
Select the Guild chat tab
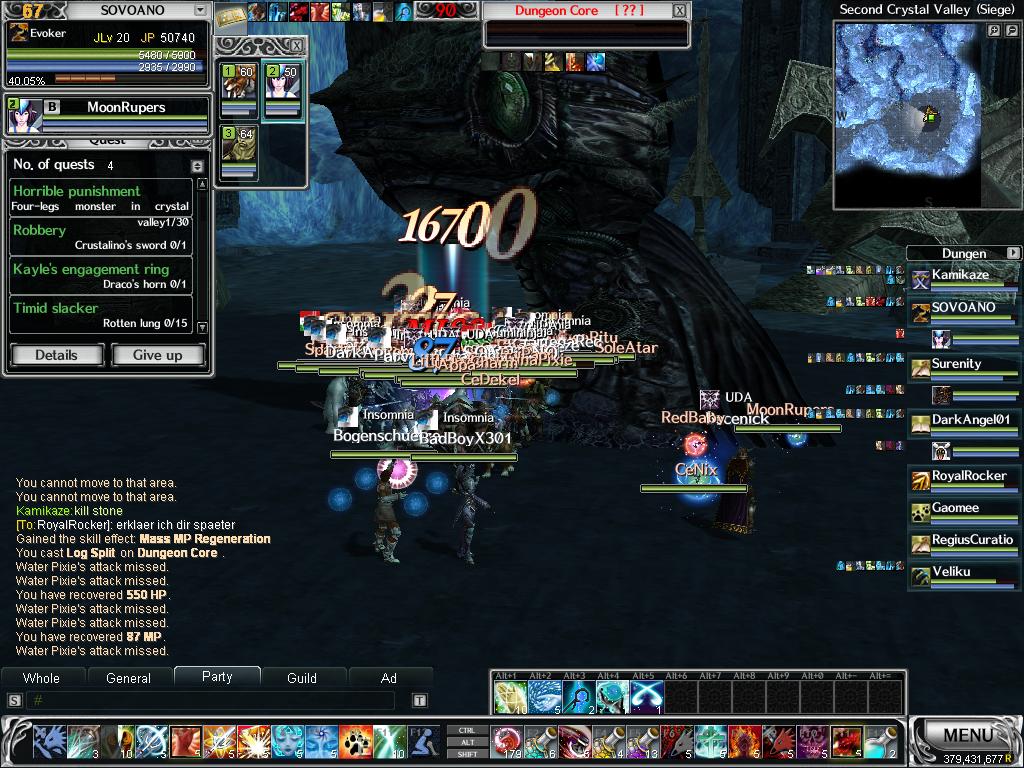(x=302, y=678)
